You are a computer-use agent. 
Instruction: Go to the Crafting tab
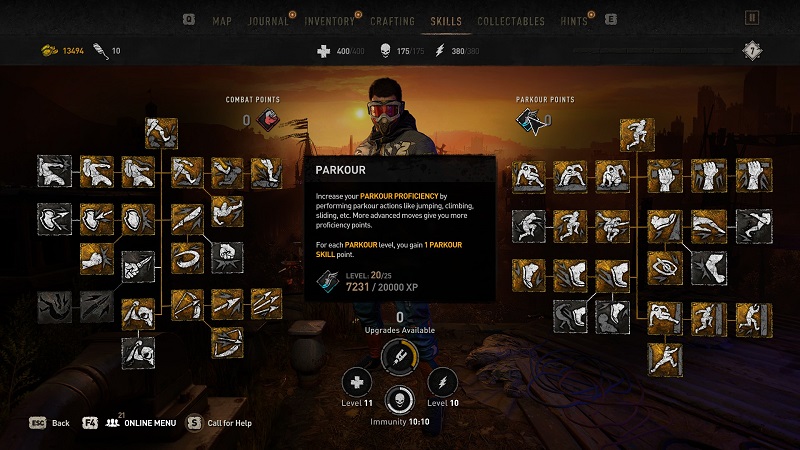392,21
